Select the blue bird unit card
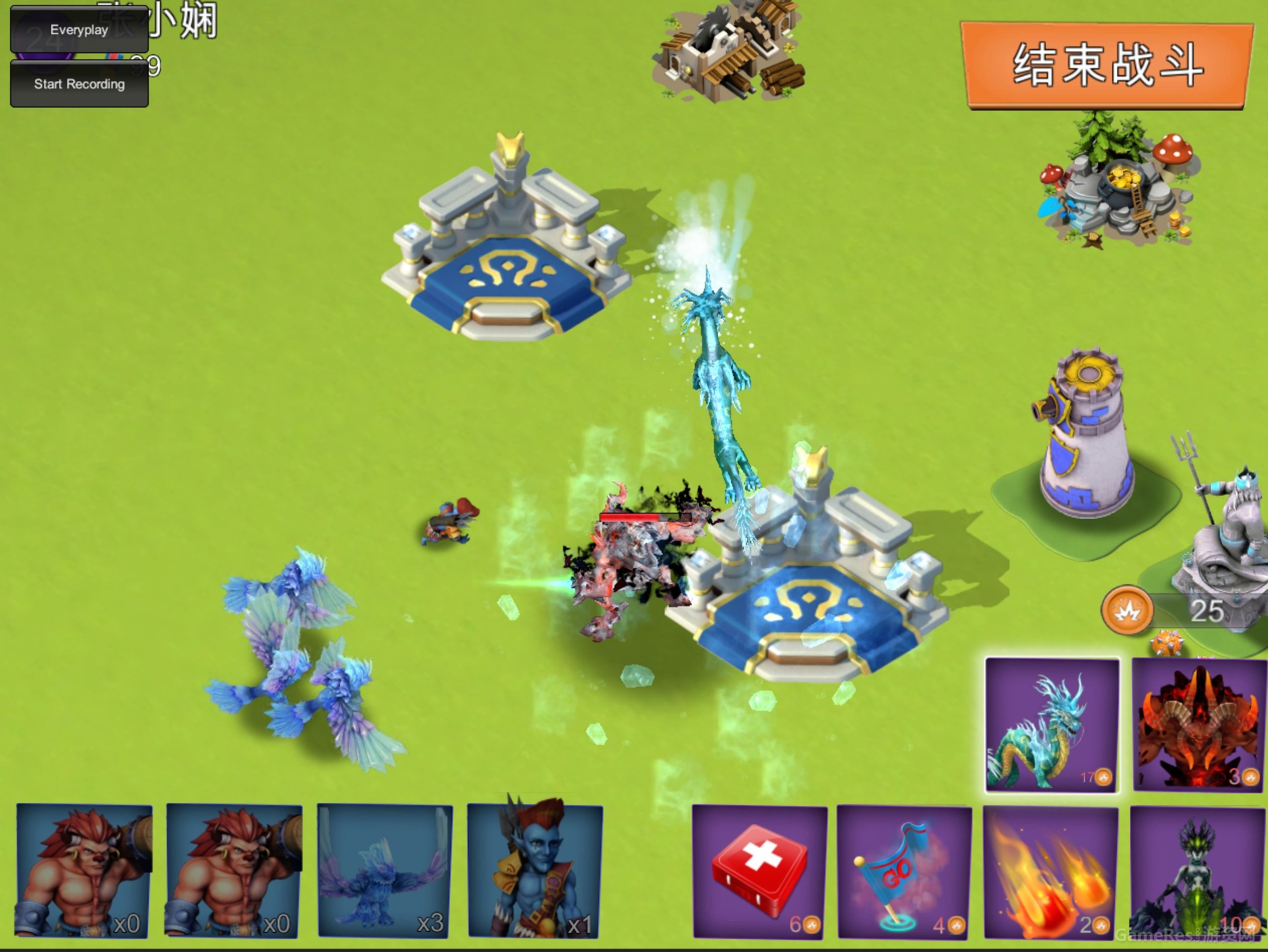The height and width of the screenshot is (952, 1268). pyautogui.click(x=385, y=871)
